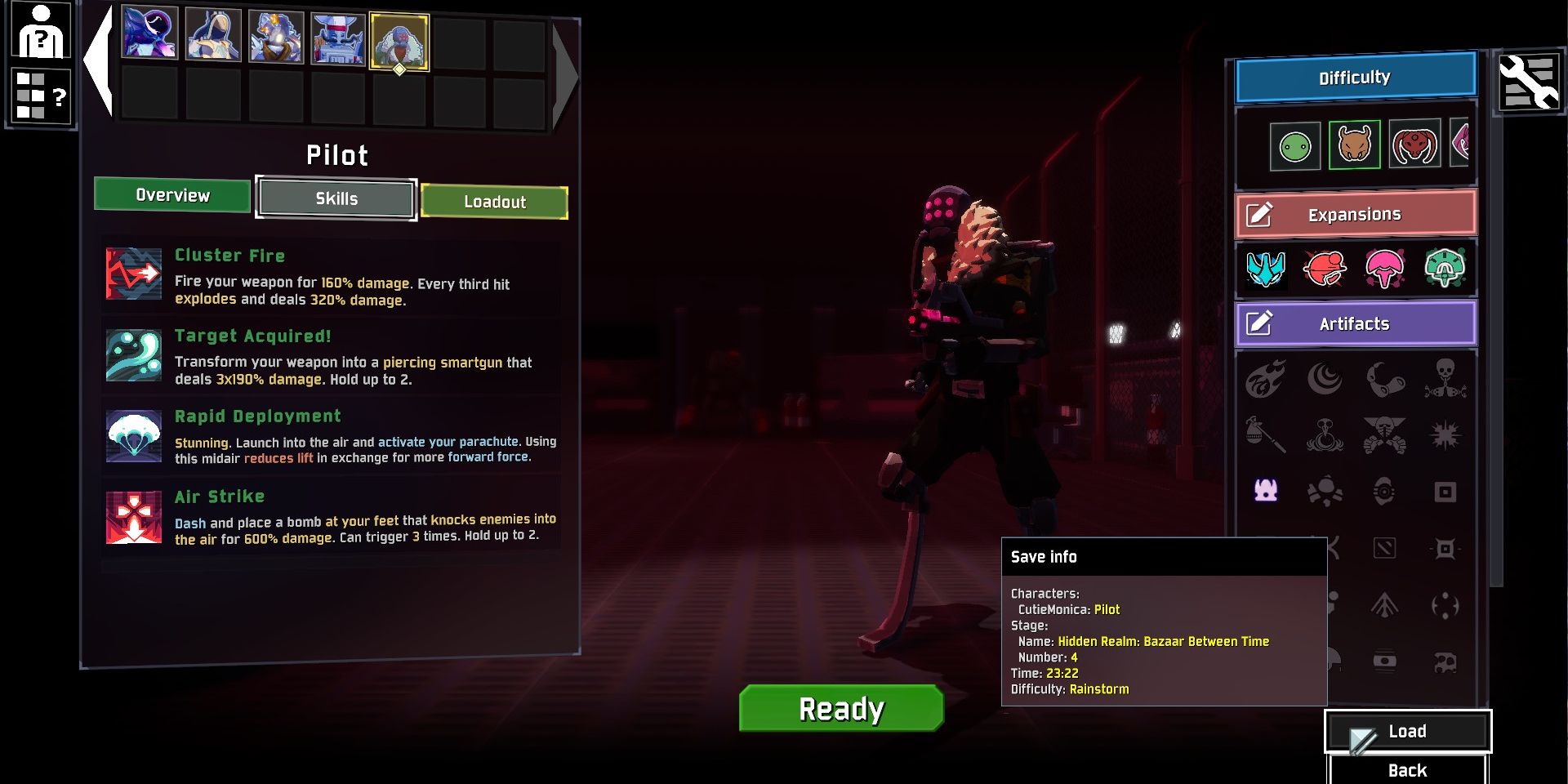
Task: Open the wrench rules settings panel
Action: (1528, 82)
